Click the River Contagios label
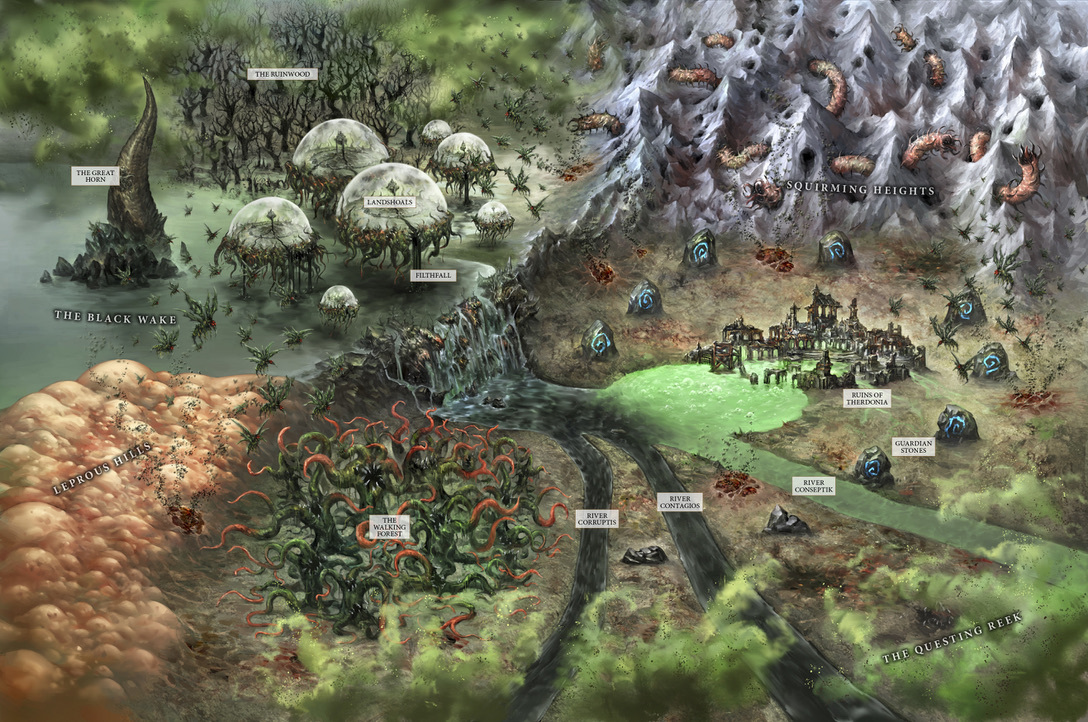Viewport: 1088px width, 722px height. 679,502
